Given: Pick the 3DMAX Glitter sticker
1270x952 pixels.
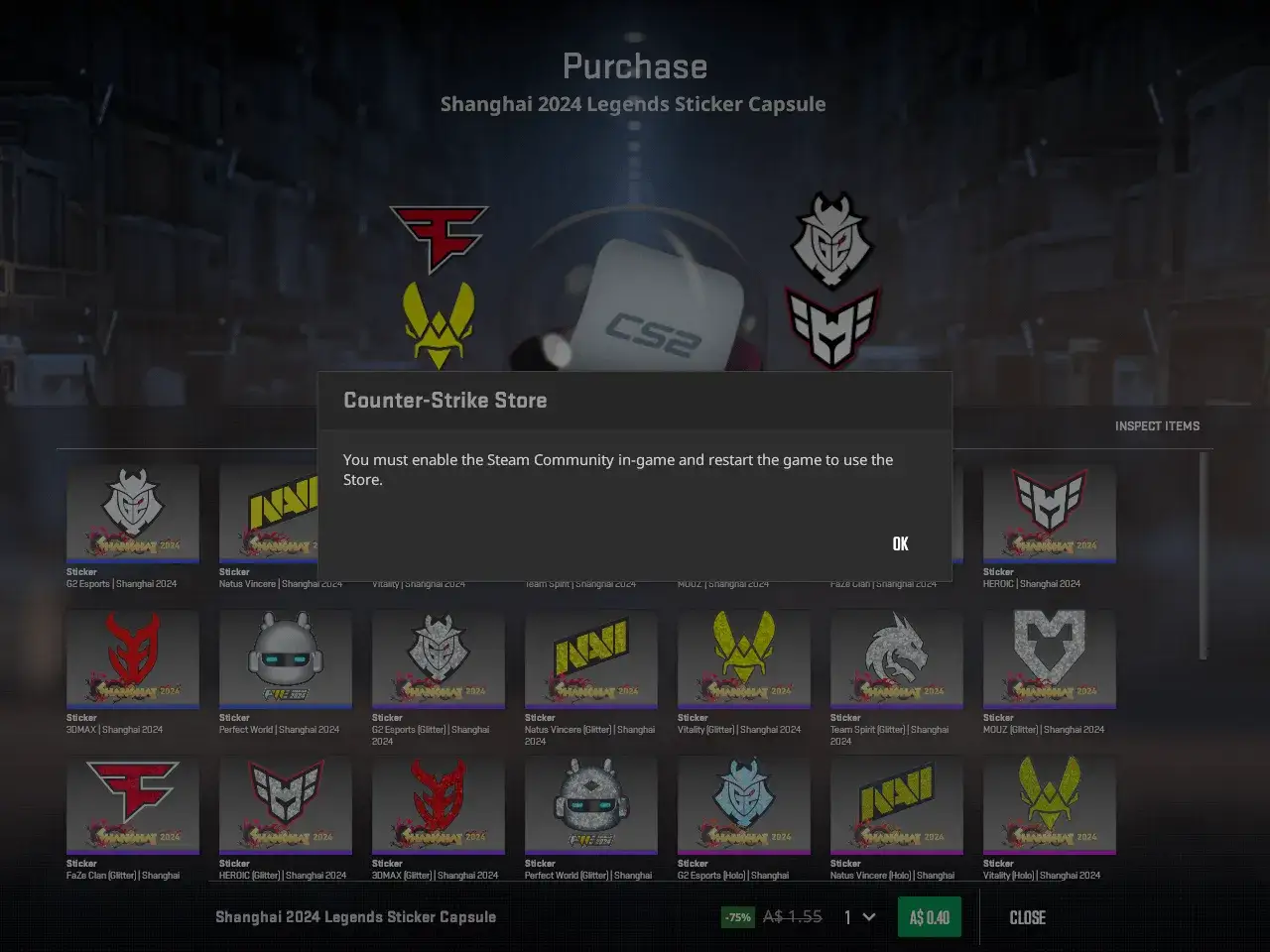Looking at the screenshot, I should click(x=439, y=804).
